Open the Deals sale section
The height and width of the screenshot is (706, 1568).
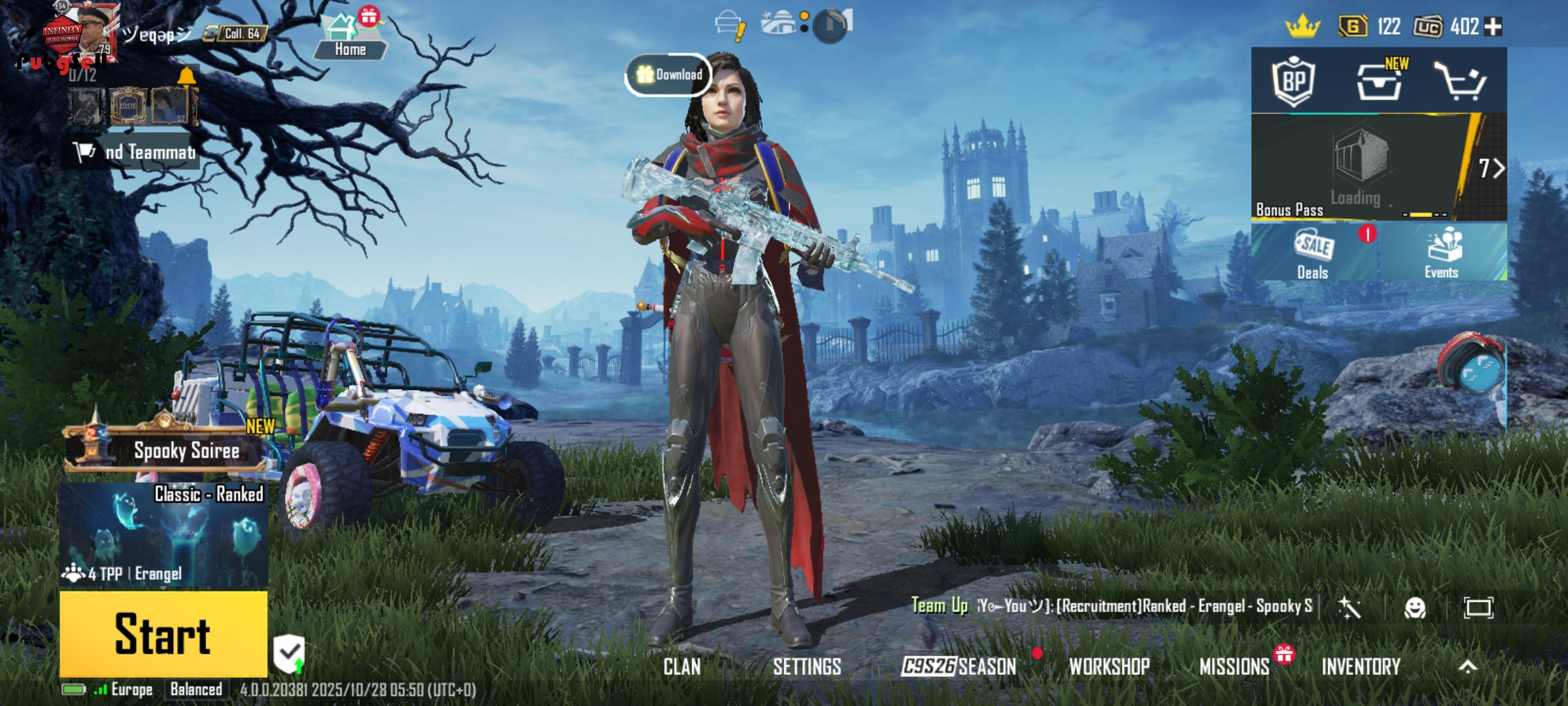click(1313, 254)
